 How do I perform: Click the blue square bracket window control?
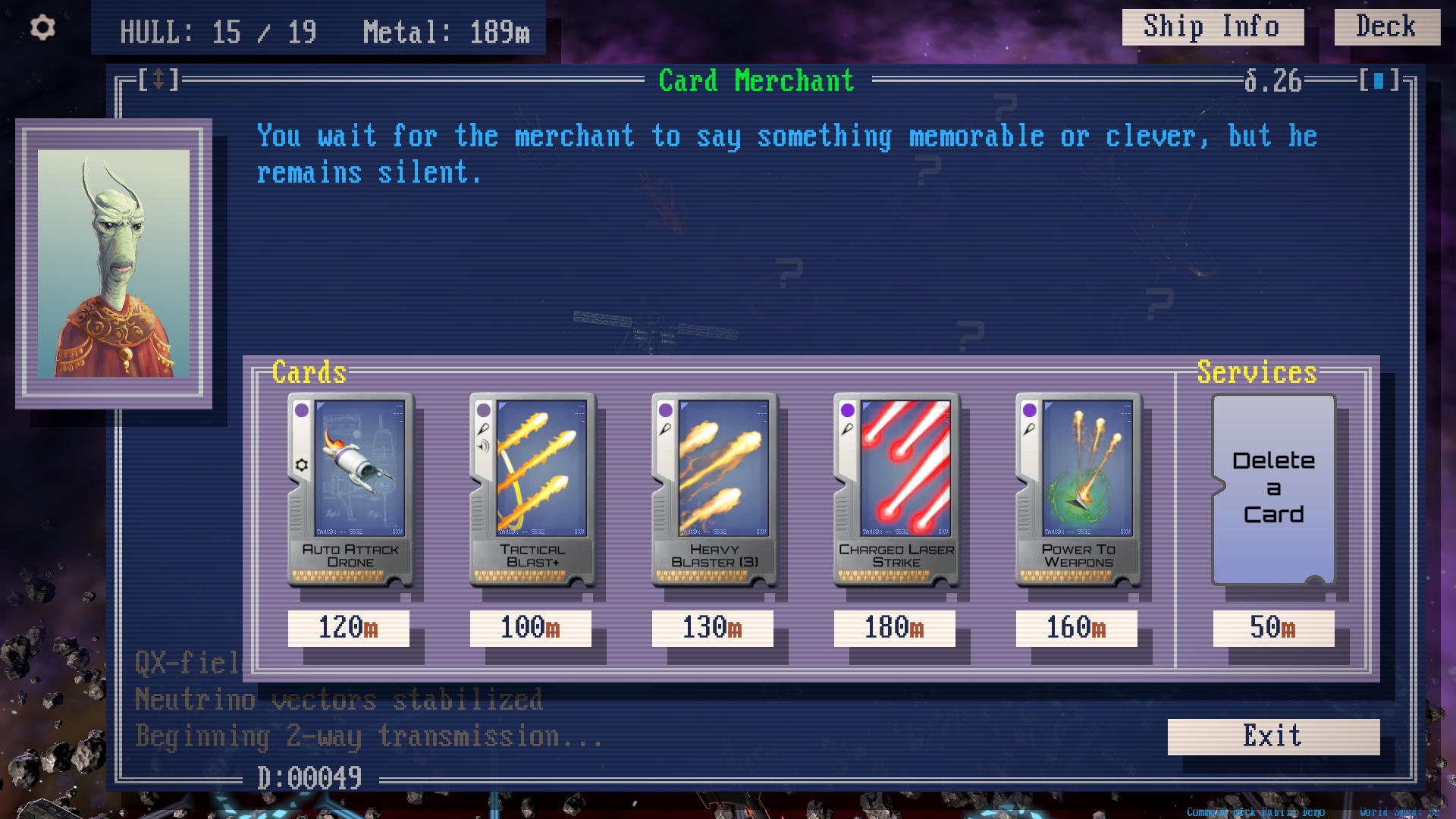(1379, 80)
